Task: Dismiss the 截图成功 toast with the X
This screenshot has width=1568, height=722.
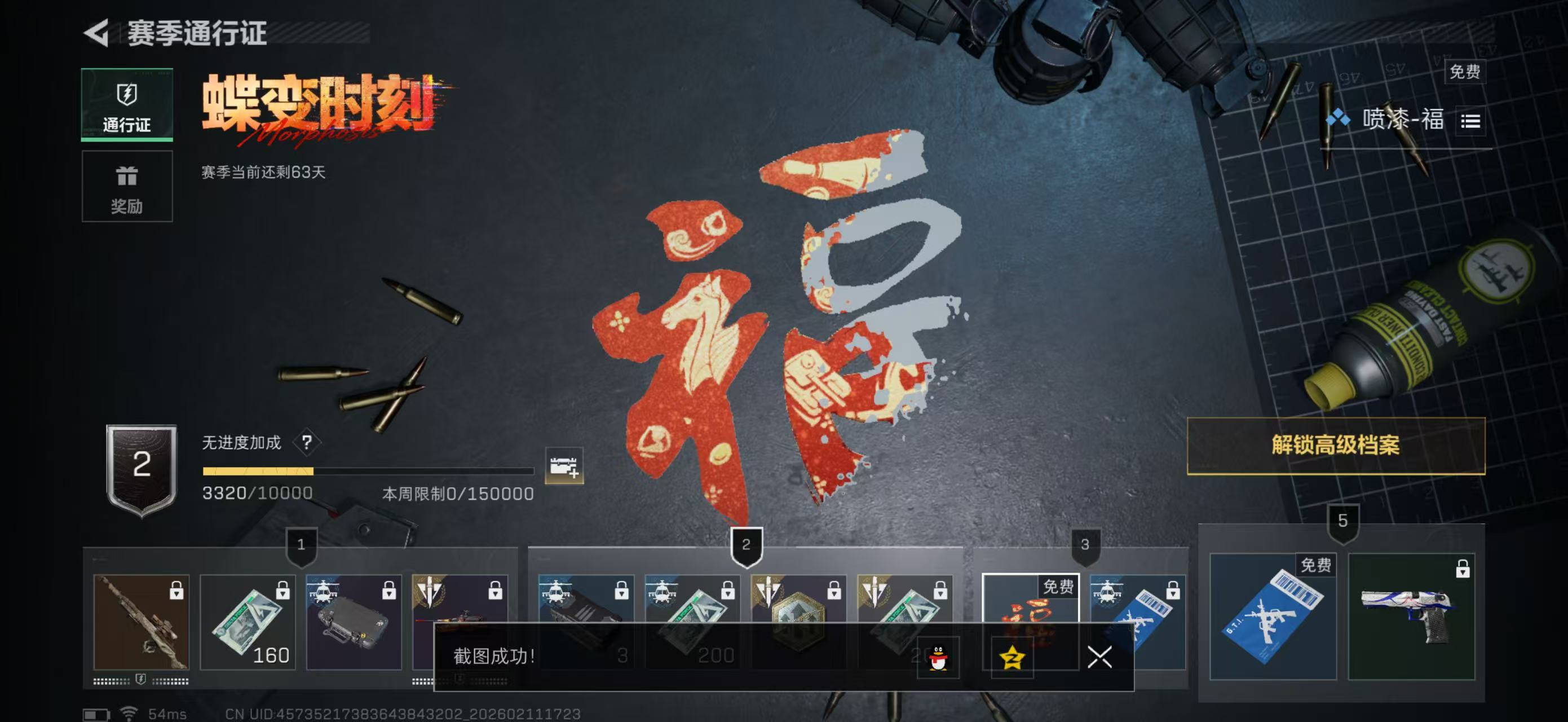Action: (x=1099, y=658)
